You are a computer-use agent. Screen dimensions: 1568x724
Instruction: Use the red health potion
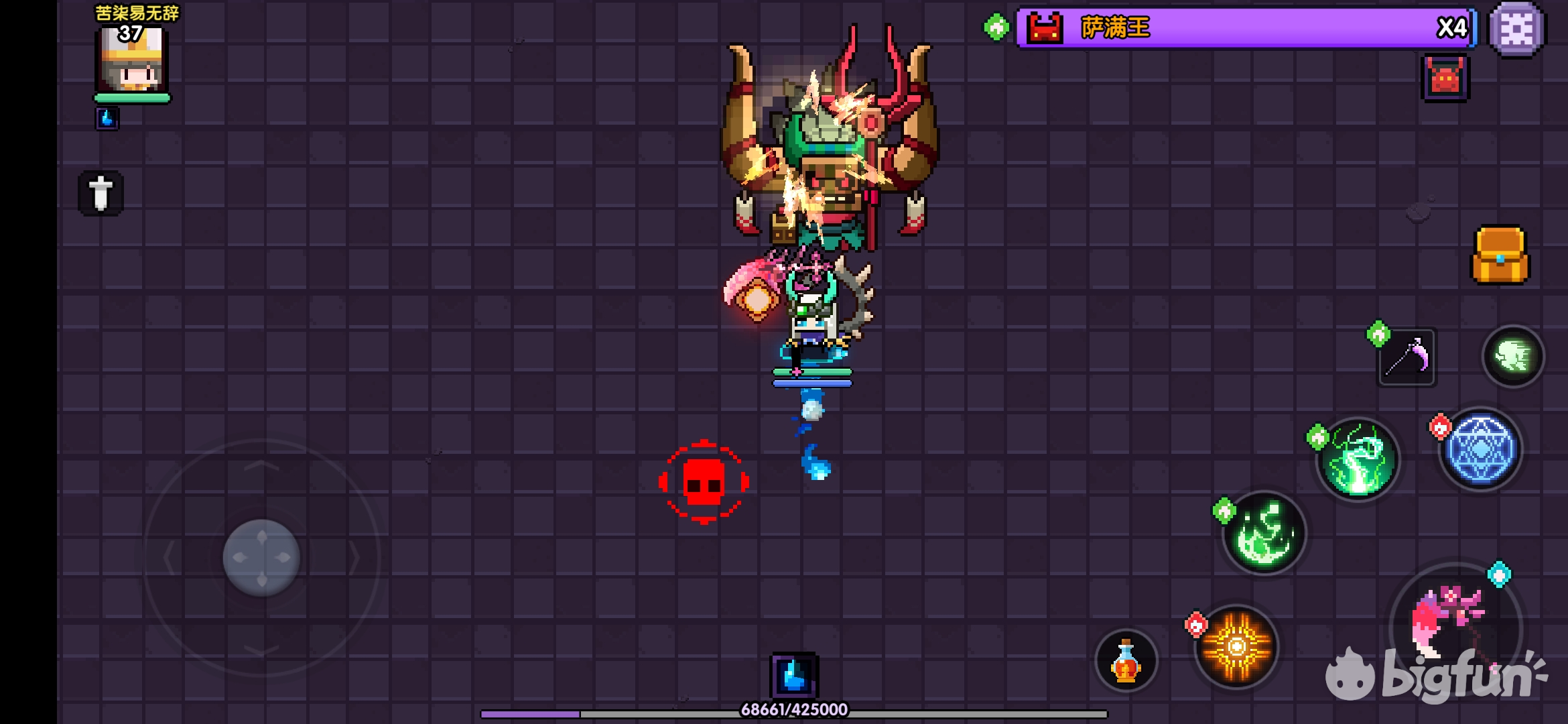(1126, 660)
